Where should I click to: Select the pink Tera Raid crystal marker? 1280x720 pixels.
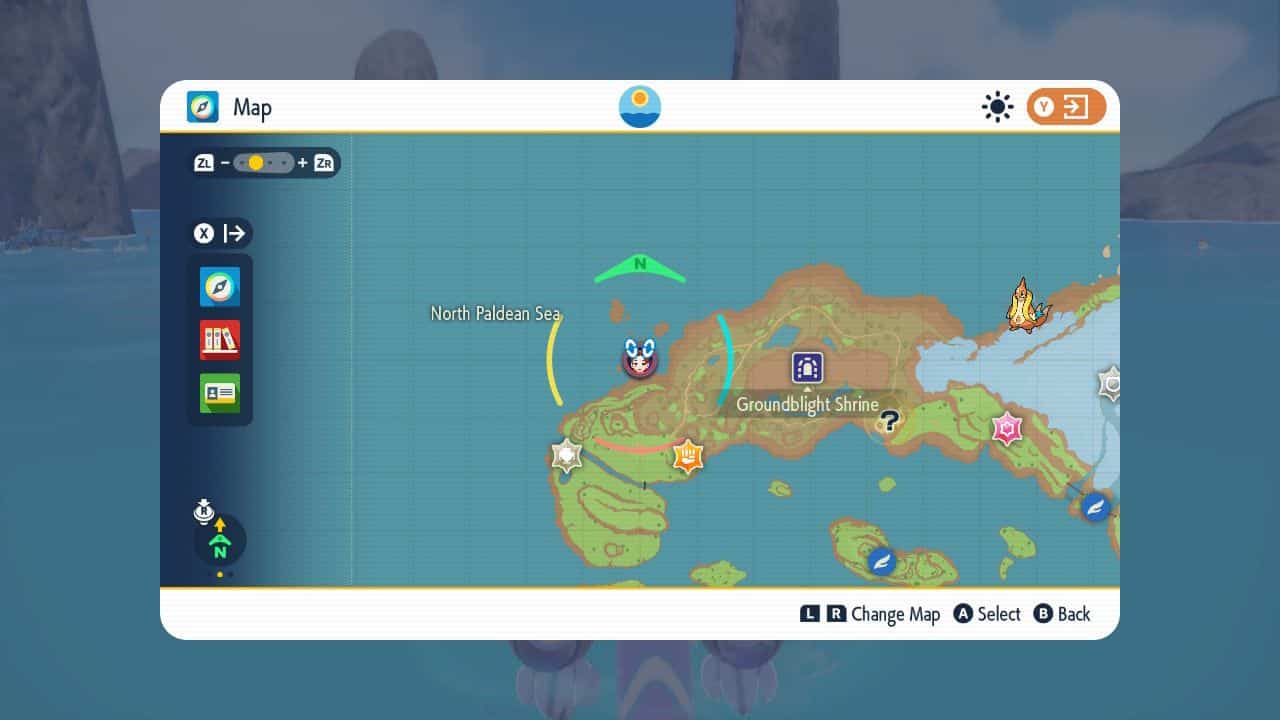(x=1007, y=428)
